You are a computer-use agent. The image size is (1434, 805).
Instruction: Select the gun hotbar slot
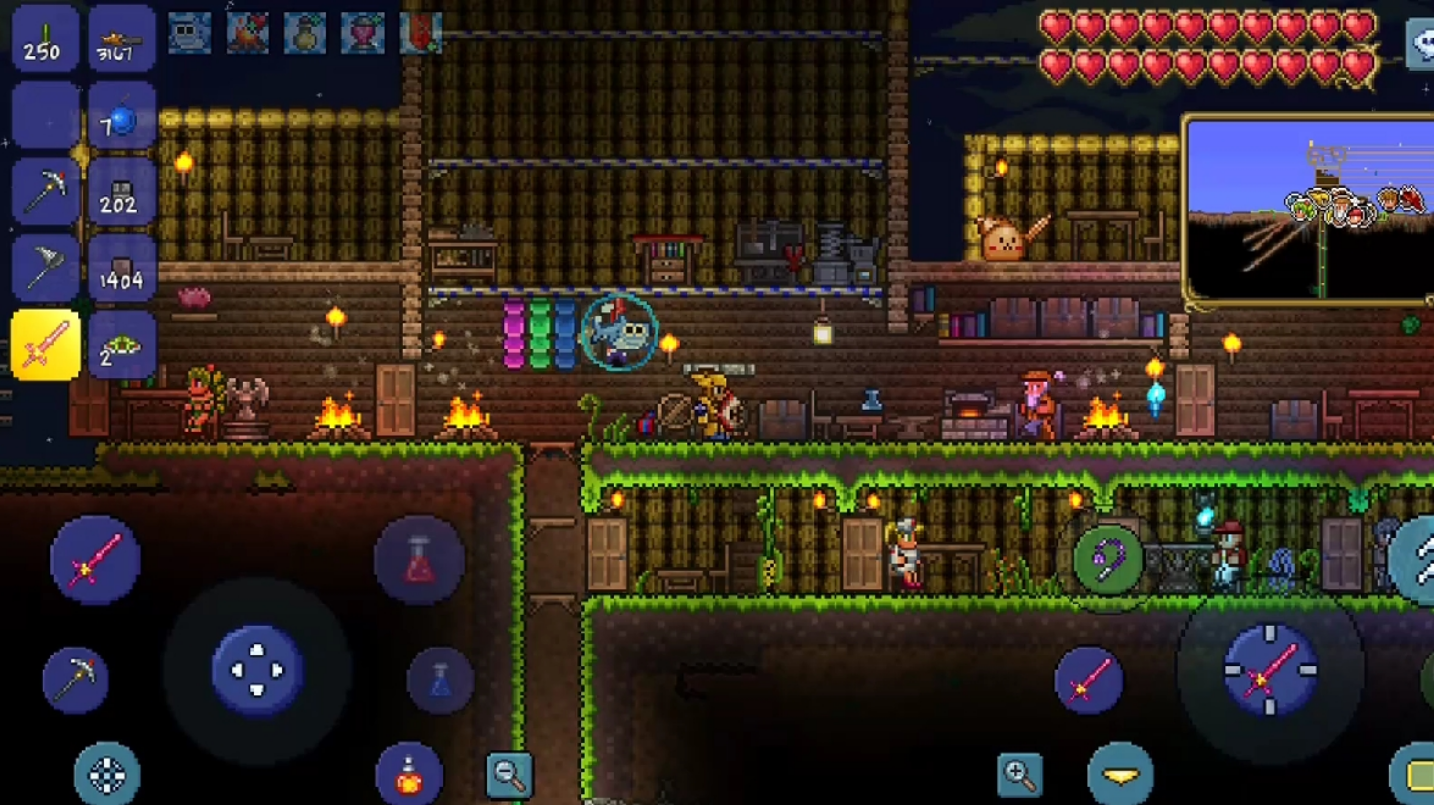(x=122, y=40)
